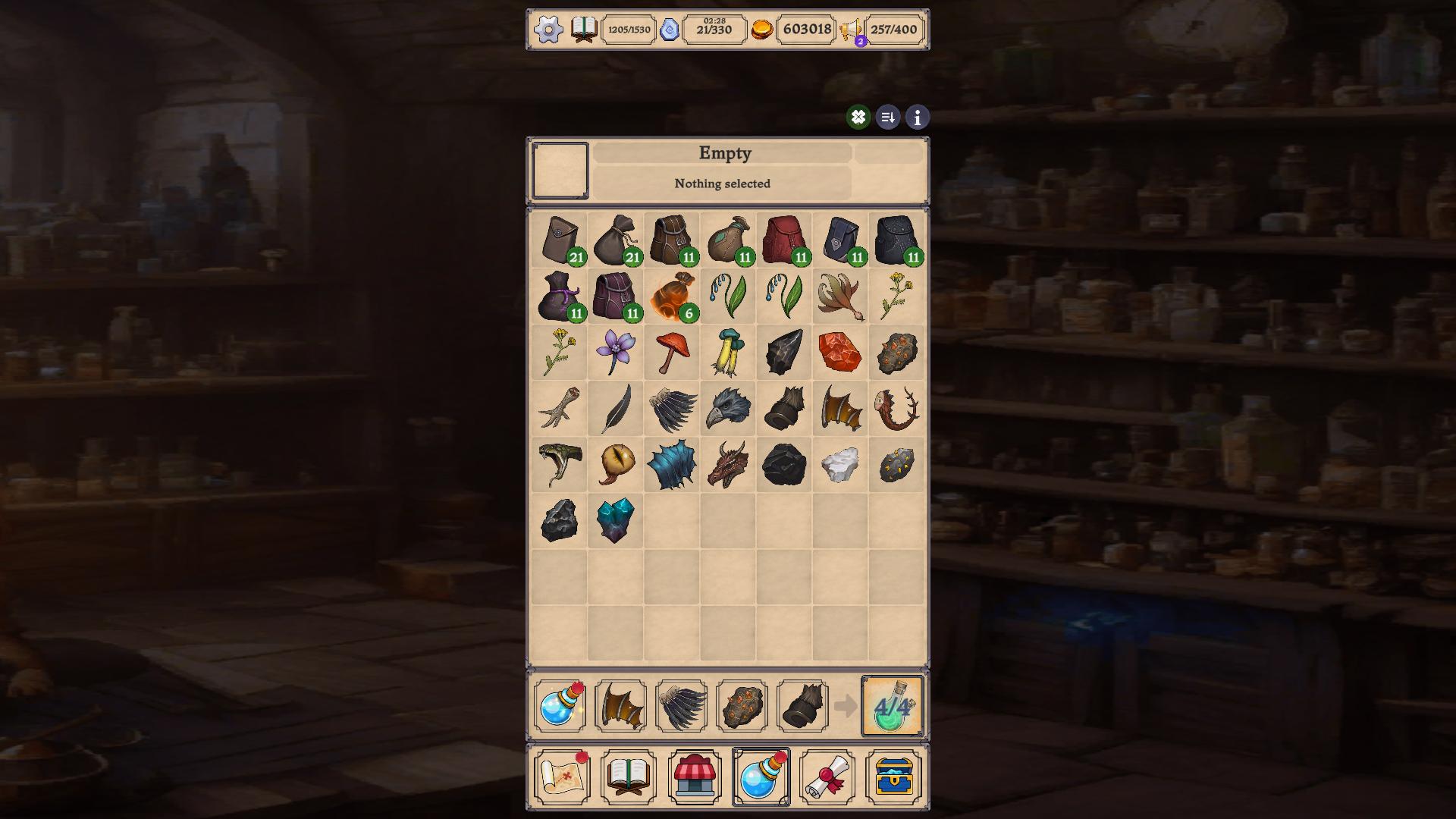Switch to the open book recipes tab
This screenshot has height=819, width=1456.
point(626,775)
